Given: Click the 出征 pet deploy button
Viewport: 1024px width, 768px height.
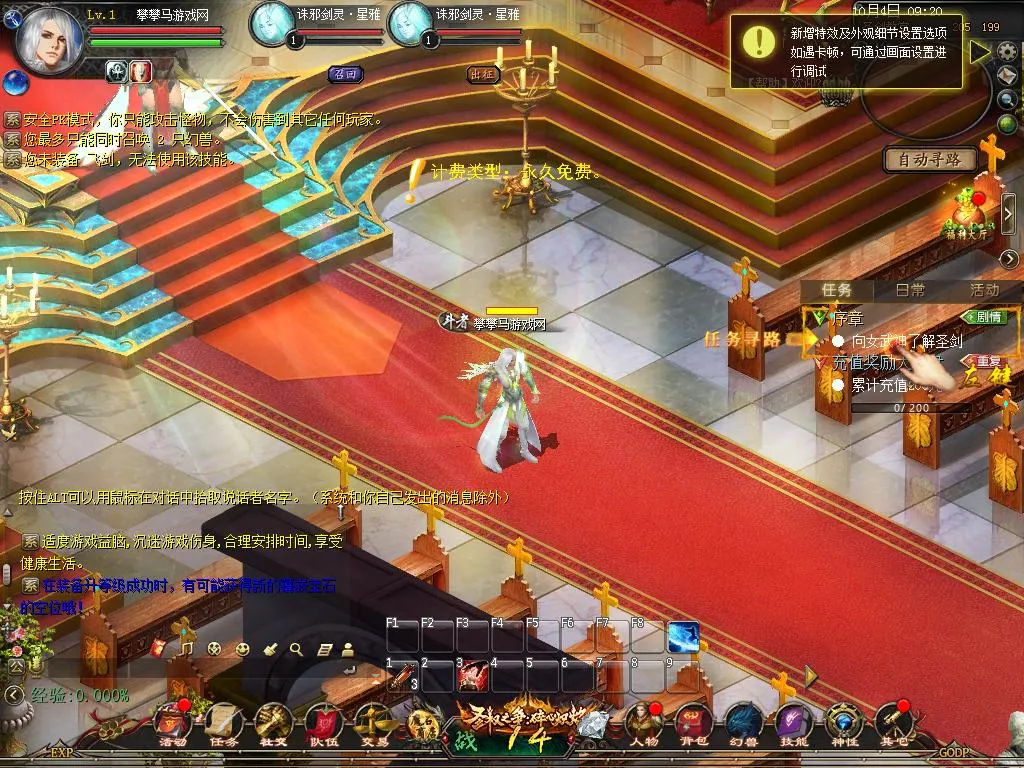Looking at the screenshot, I should tap(483, 74).
